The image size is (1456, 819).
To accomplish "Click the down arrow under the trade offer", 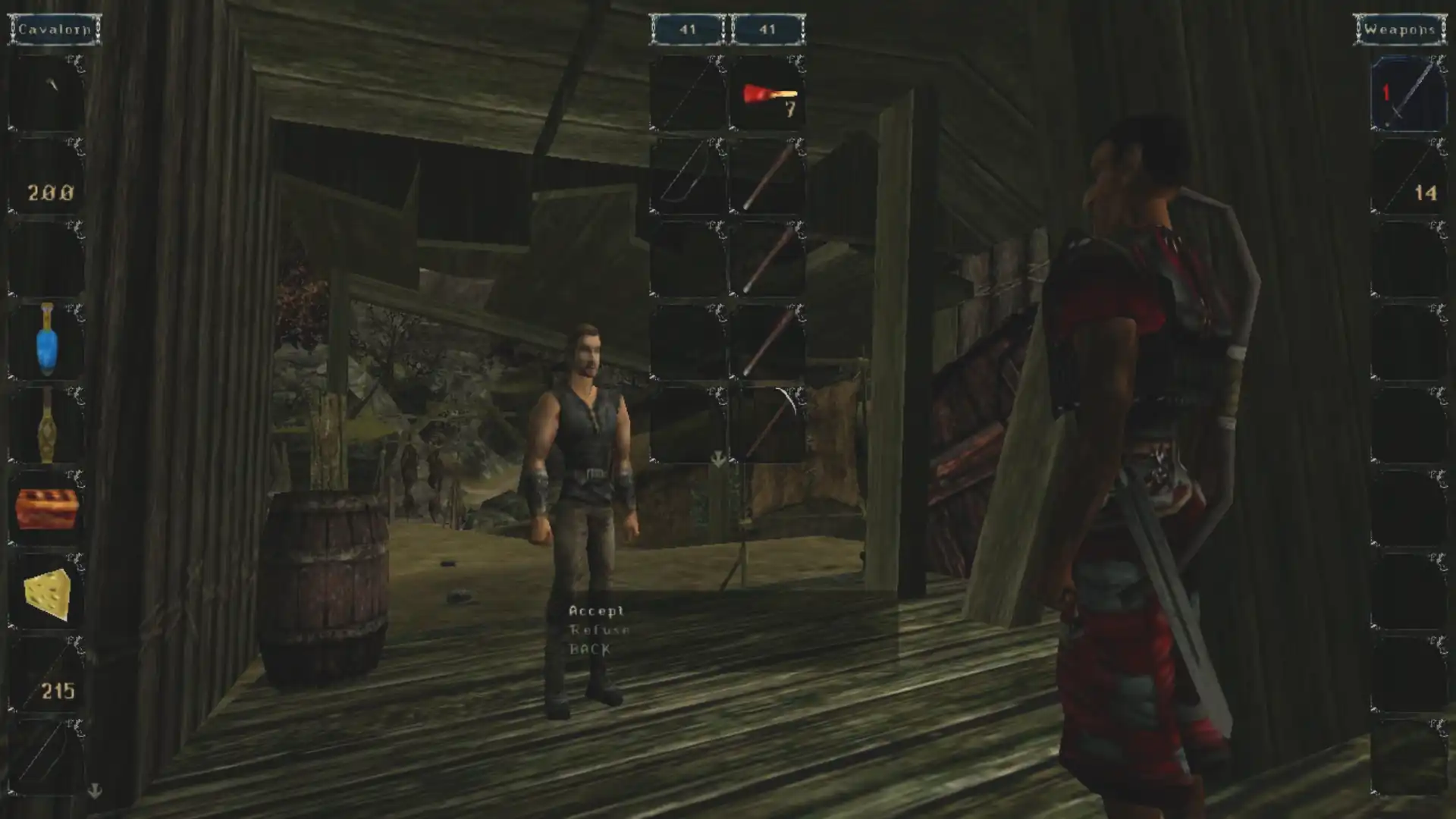I will coord(717,458).
